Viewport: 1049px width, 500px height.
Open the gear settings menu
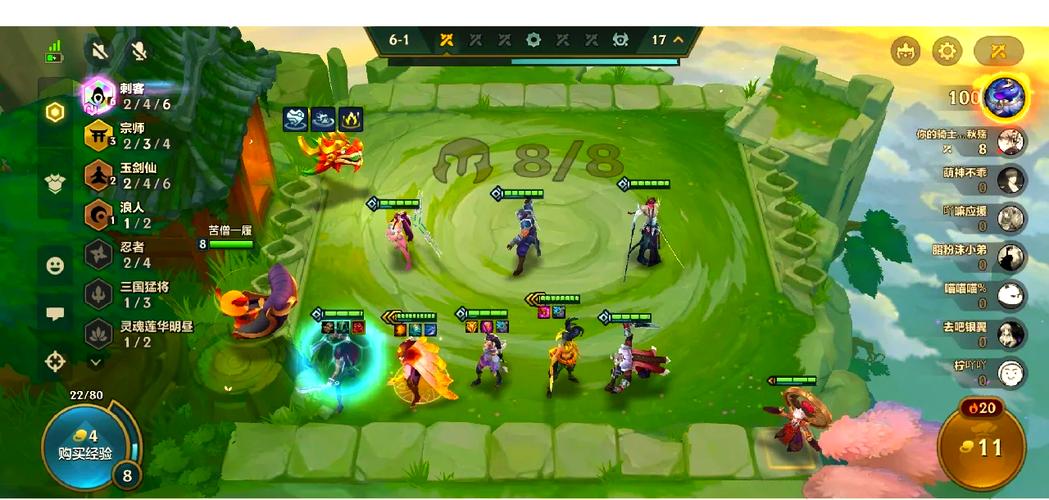[946, 51]
